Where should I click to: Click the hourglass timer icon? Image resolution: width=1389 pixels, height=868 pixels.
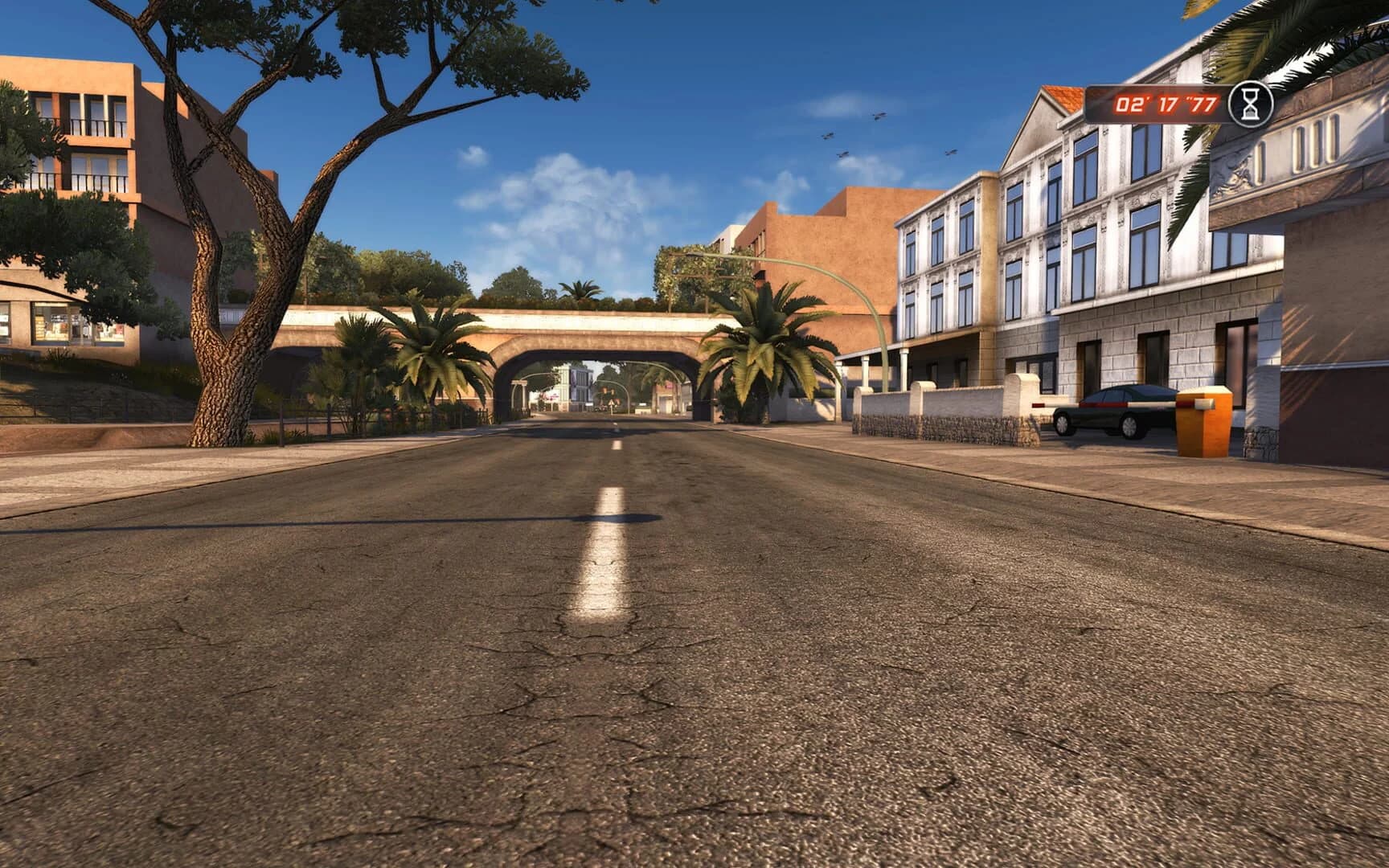point(1252,104)
